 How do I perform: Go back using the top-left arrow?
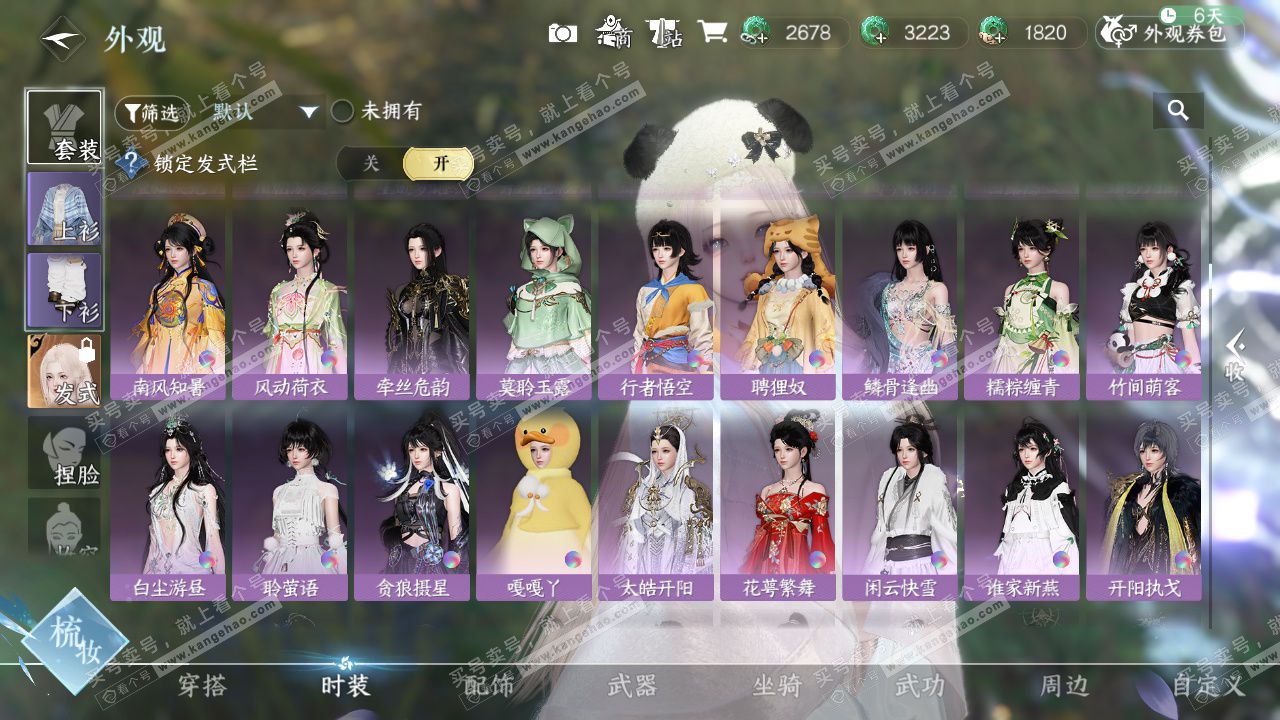click(x=62, y=38)
